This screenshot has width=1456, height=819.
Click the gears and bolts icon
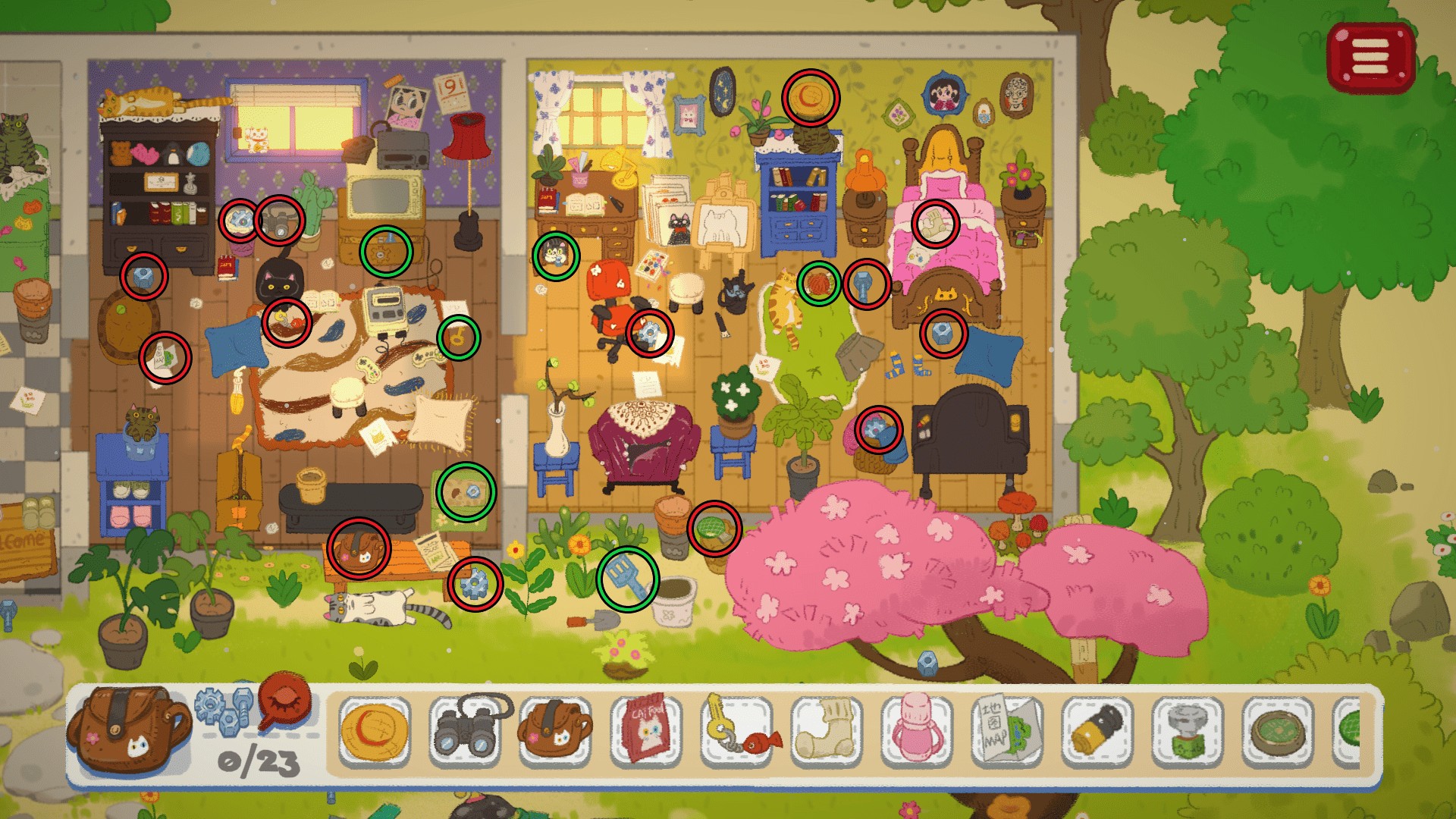[x=225, y=710]
